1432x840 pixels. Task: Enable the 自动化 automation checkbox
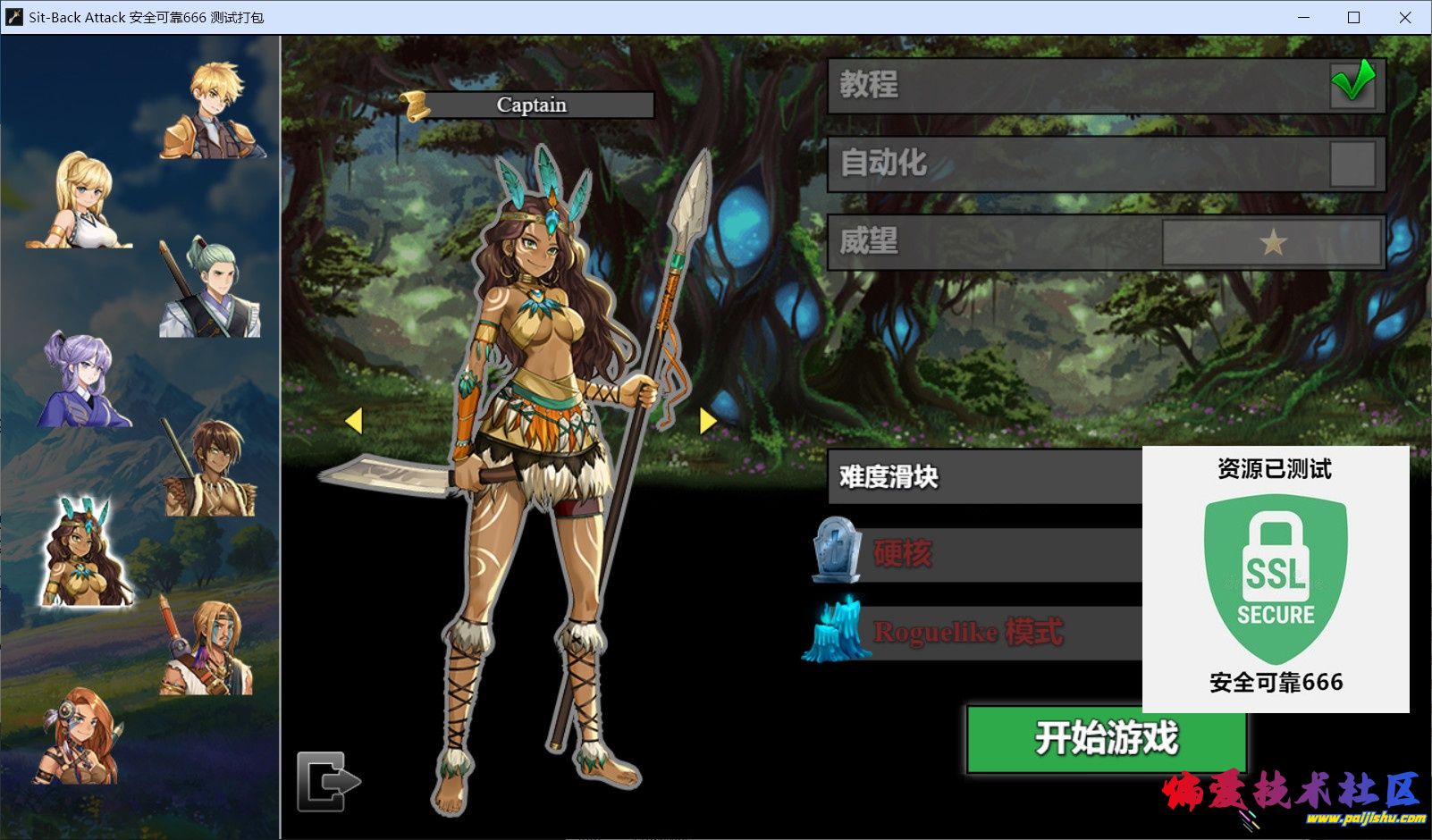coord(1352,164)
